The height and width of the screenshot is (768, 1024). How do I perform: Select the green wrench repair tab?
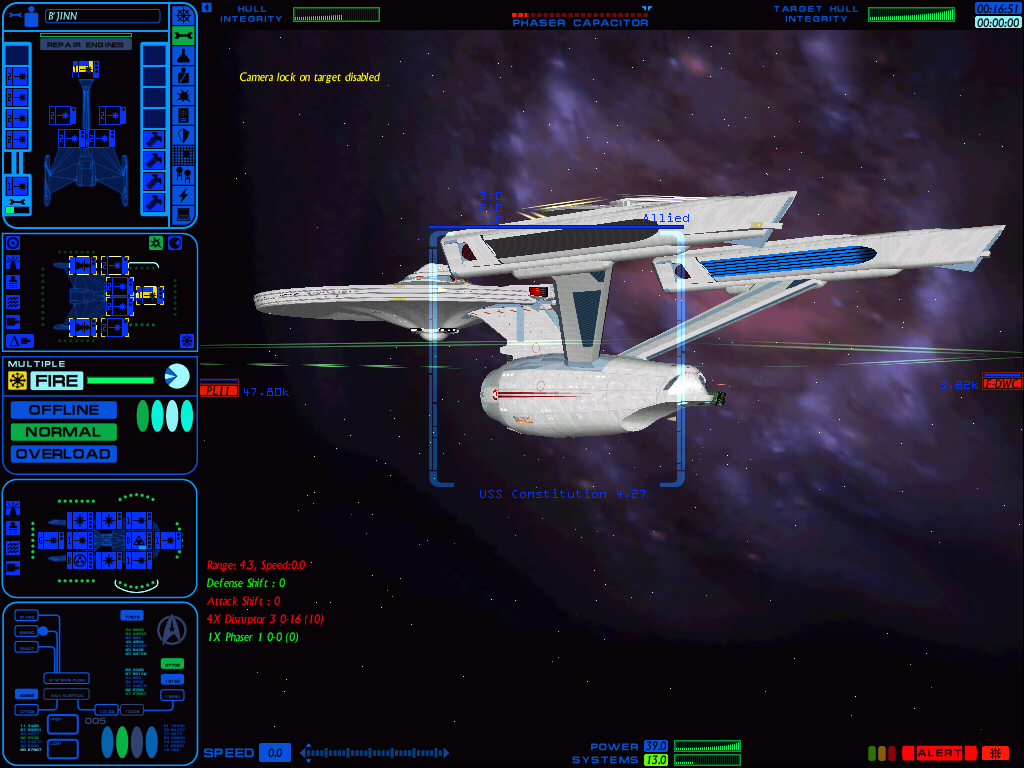click(183, 36)
